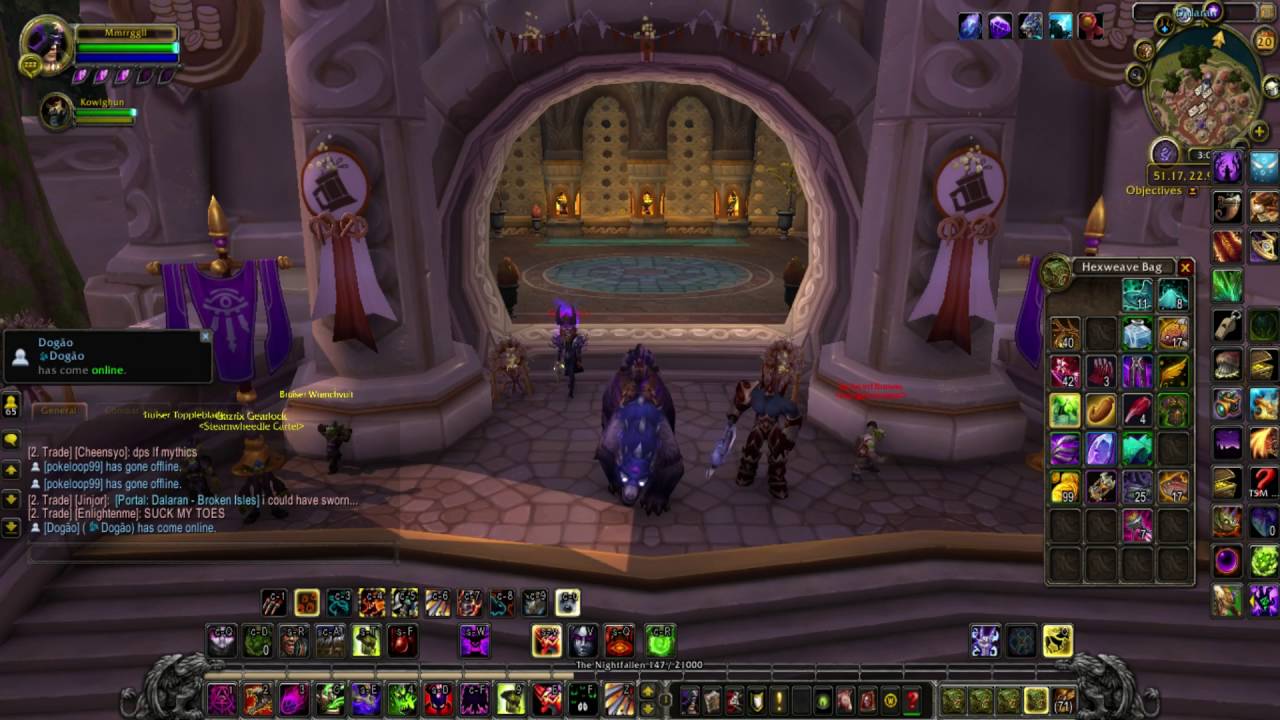Click the round green icon beside the Hexweave Bag title

(x=1055, y=270)
